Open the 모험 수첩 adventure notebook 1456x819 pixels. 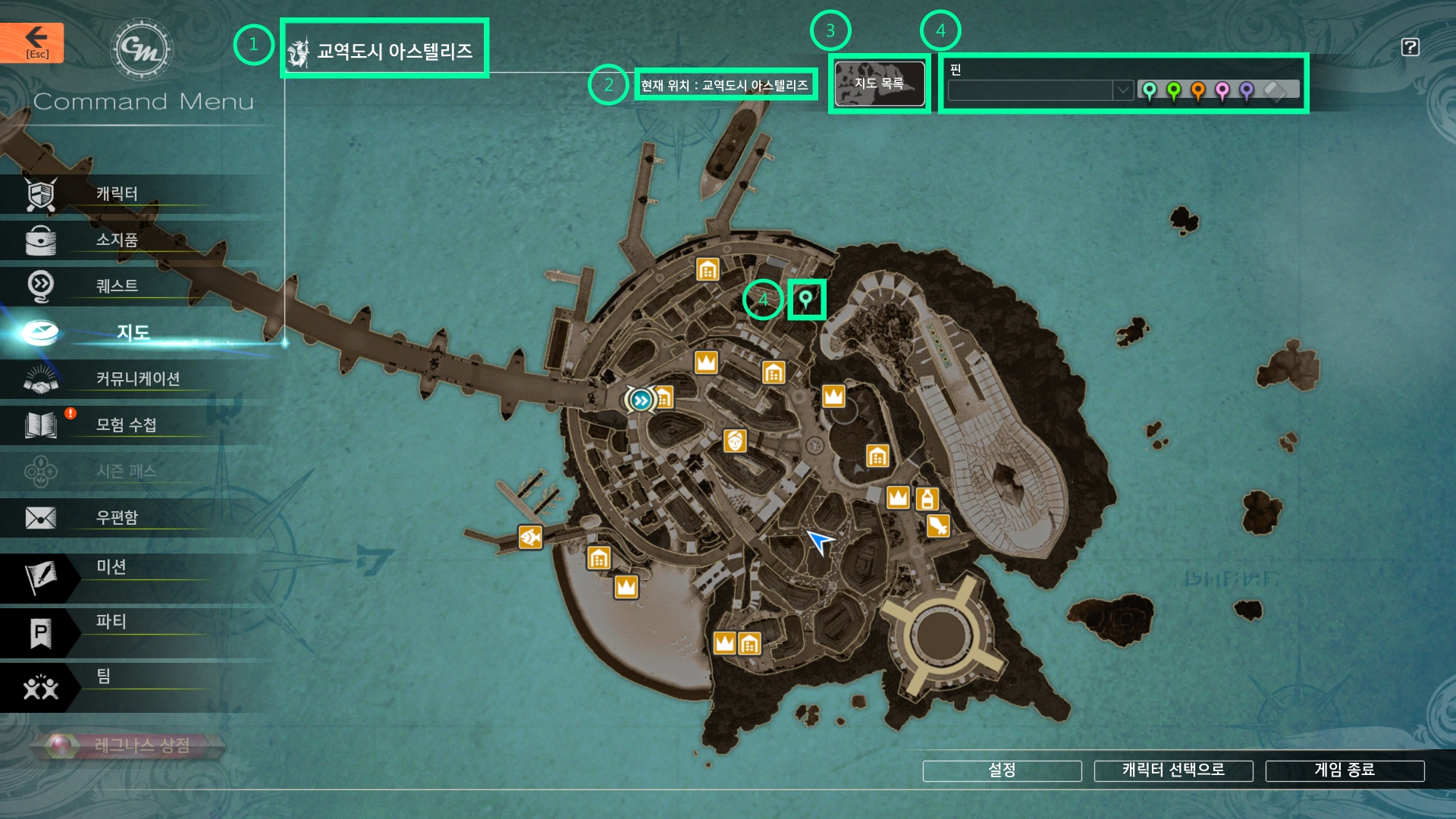pyautogui.click(x=126, y=425)
